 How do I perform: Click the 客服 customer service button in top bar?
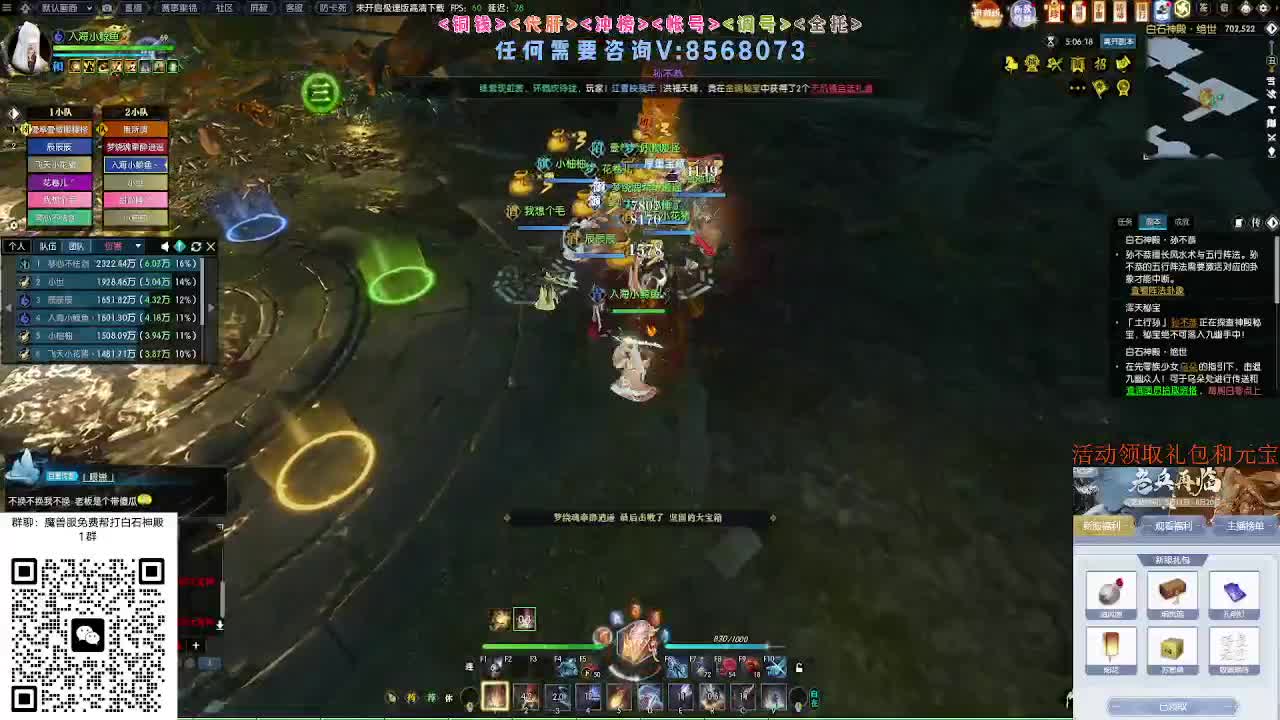(292, 8)
